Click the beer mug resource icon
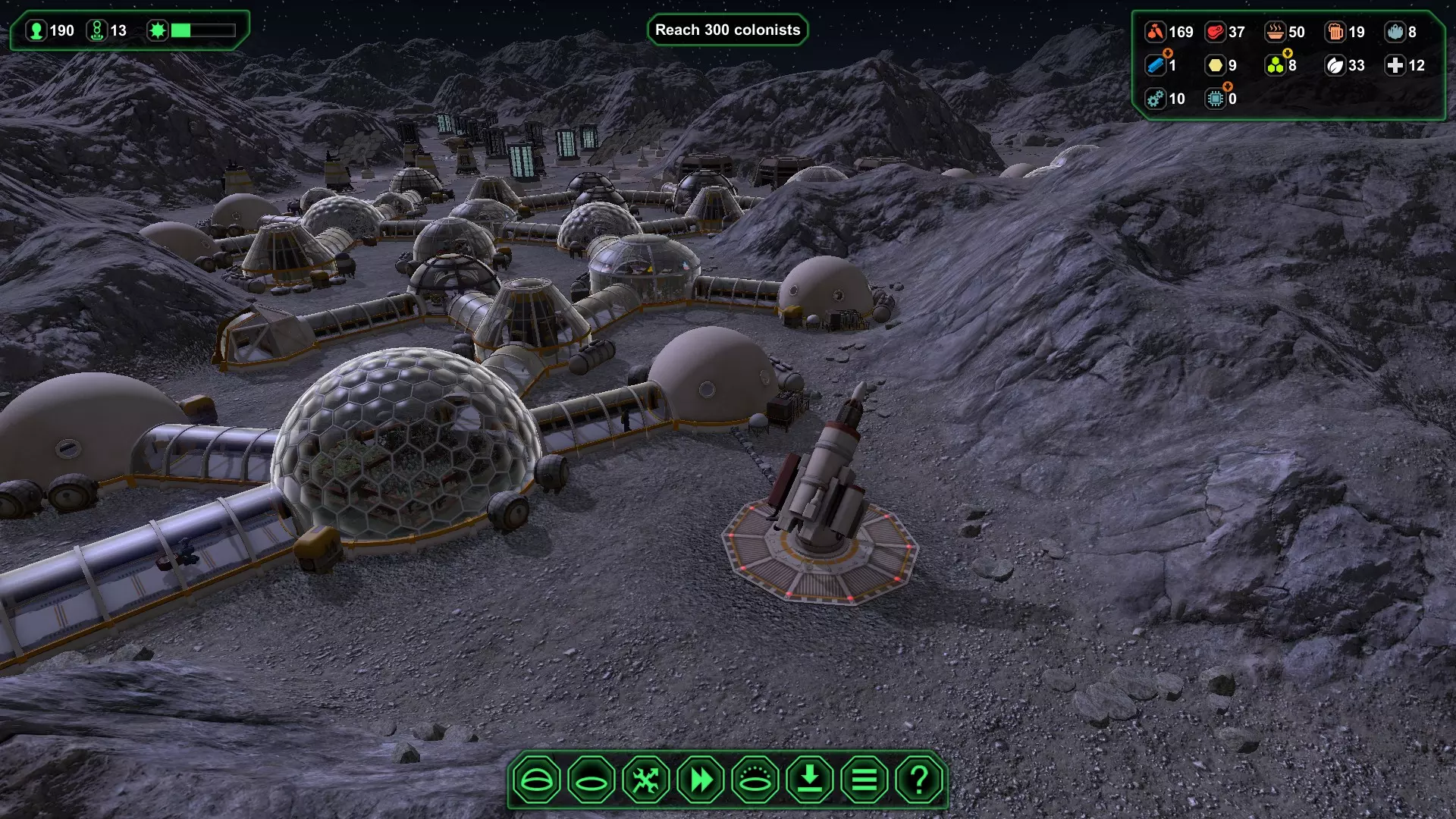Viewport: 1456px width, 819px height. pyautogui.click(x=1335, y=32)
